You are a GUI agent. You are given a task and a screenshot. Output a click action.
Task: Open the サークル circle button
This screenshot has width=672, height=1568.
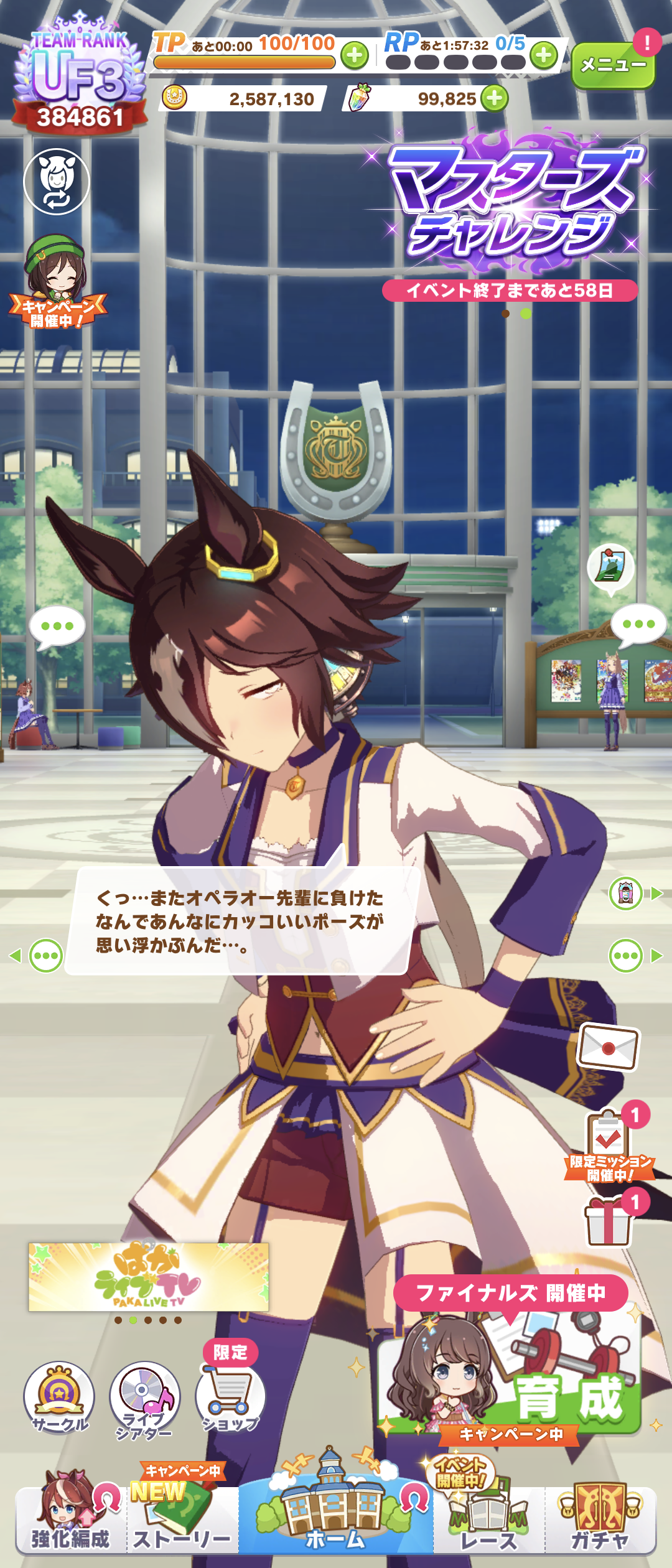click(x=59, y=1397)
